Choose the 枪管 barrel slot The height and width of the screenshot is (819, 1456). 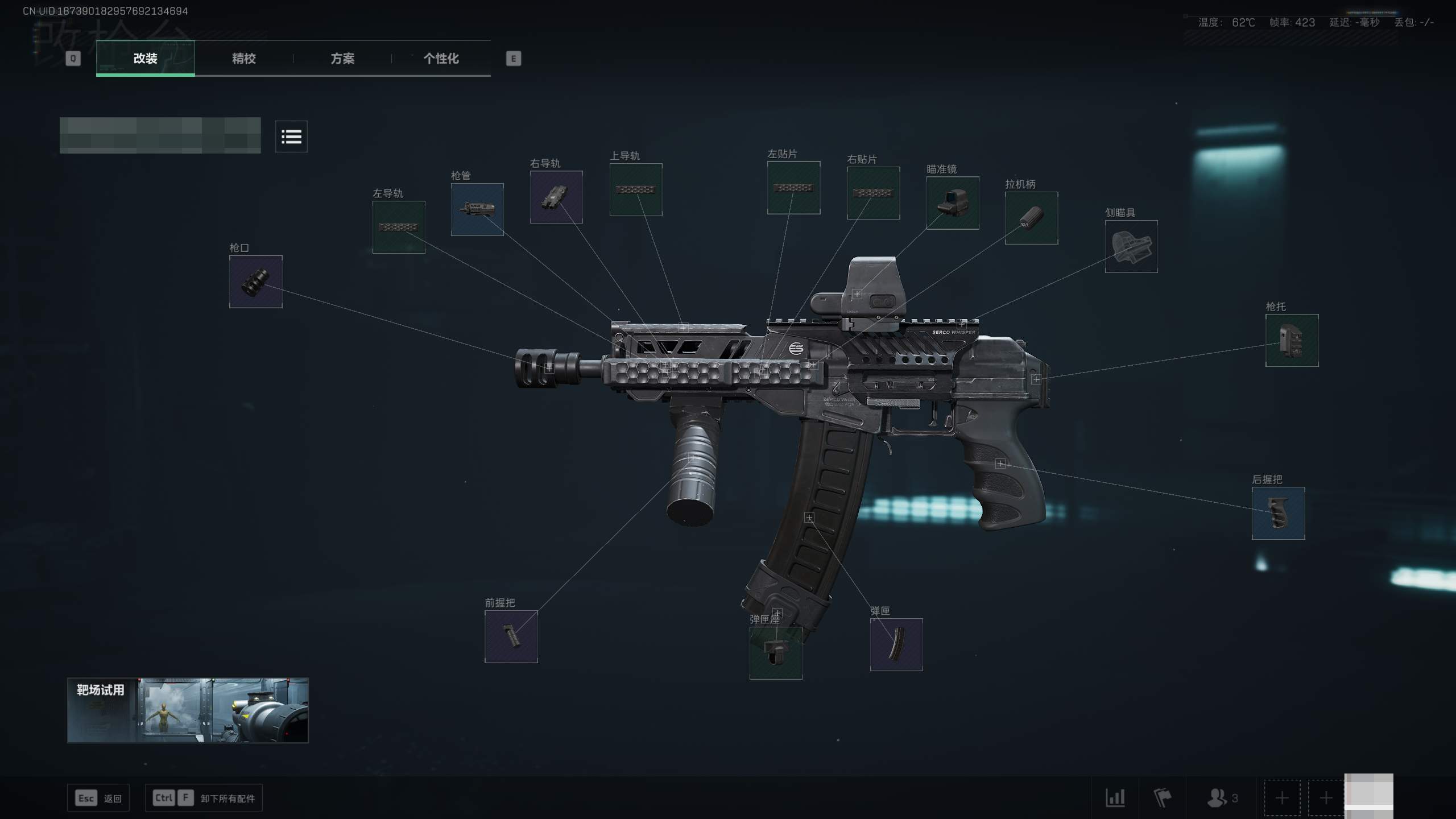(477, 209)
